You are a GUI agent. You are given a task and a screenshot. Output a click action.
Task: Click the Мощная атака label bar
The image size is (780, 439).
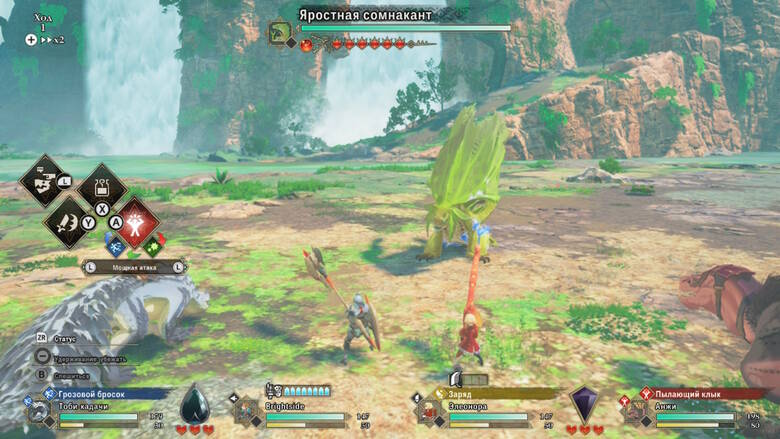(x=134, y=267)
